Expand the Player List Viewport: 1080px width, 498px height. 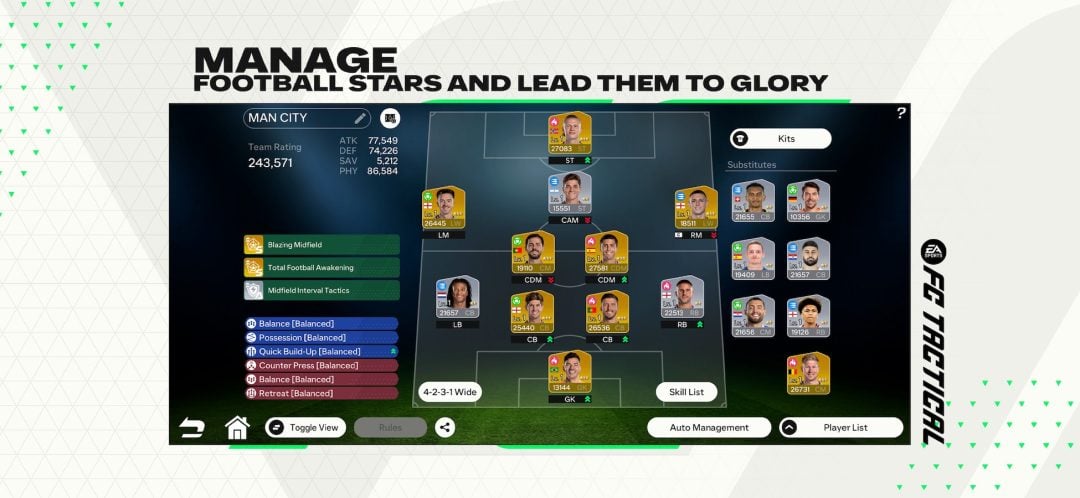click(840, 427)
